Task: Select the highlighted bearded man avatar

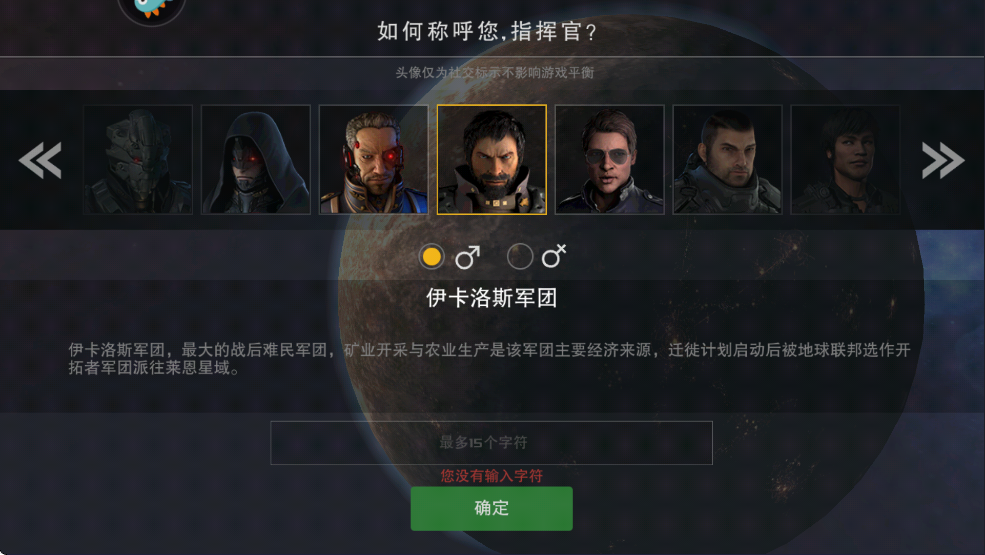Action: 492,160
